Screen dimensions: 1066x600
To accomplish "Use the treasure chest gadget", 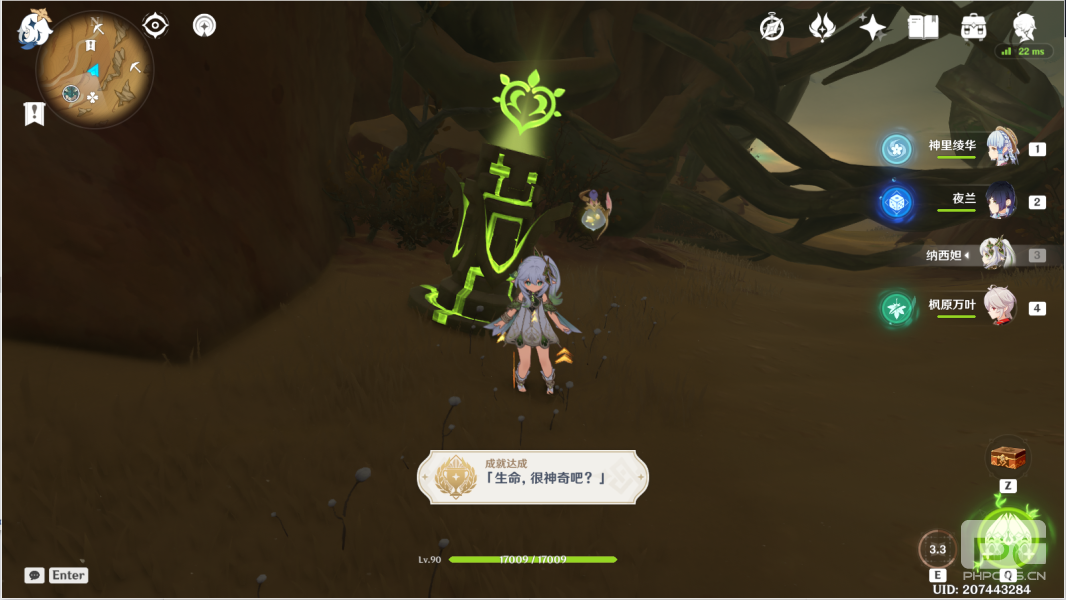I will 1008,458.
